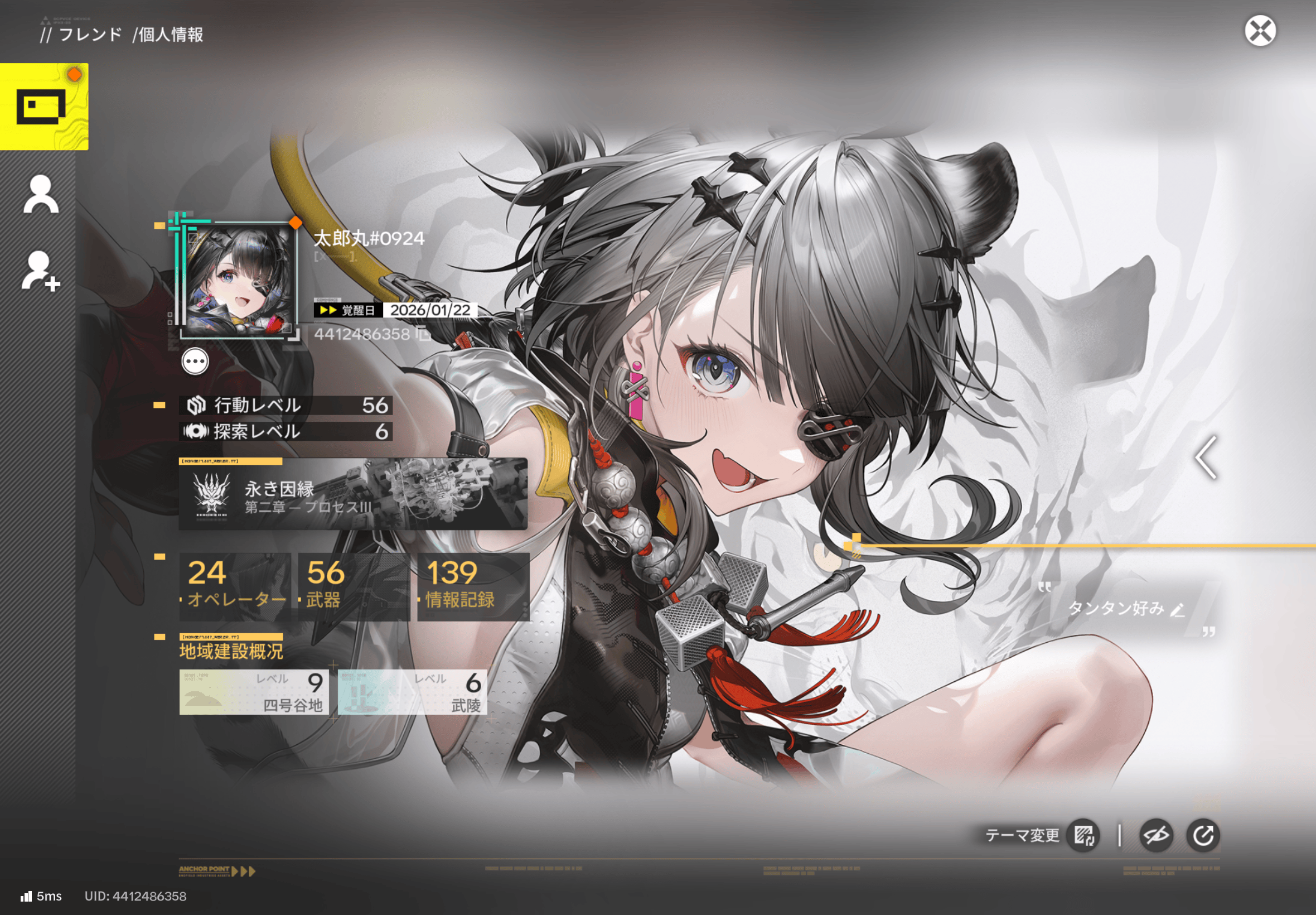Switch to the add friend tab
Viewport: 1316px width, 915px height.
[x=41, y=271]
